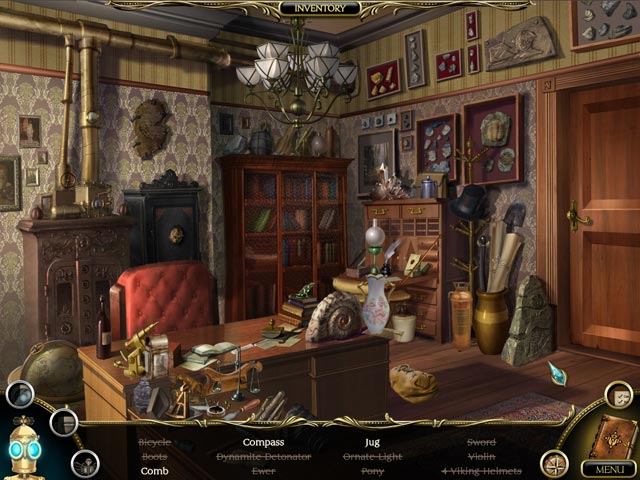Pick the Comb entry in the item list
The width and height of the screenshot is (640, 480).
154,470
